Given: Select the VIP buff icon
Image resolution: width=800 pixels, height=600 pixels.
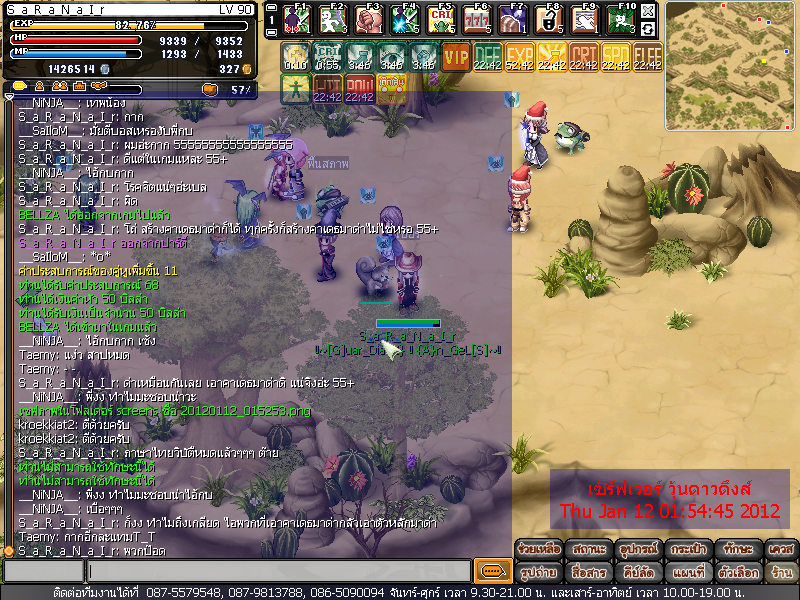Looking at the screenshot, I should pos(456,58).
